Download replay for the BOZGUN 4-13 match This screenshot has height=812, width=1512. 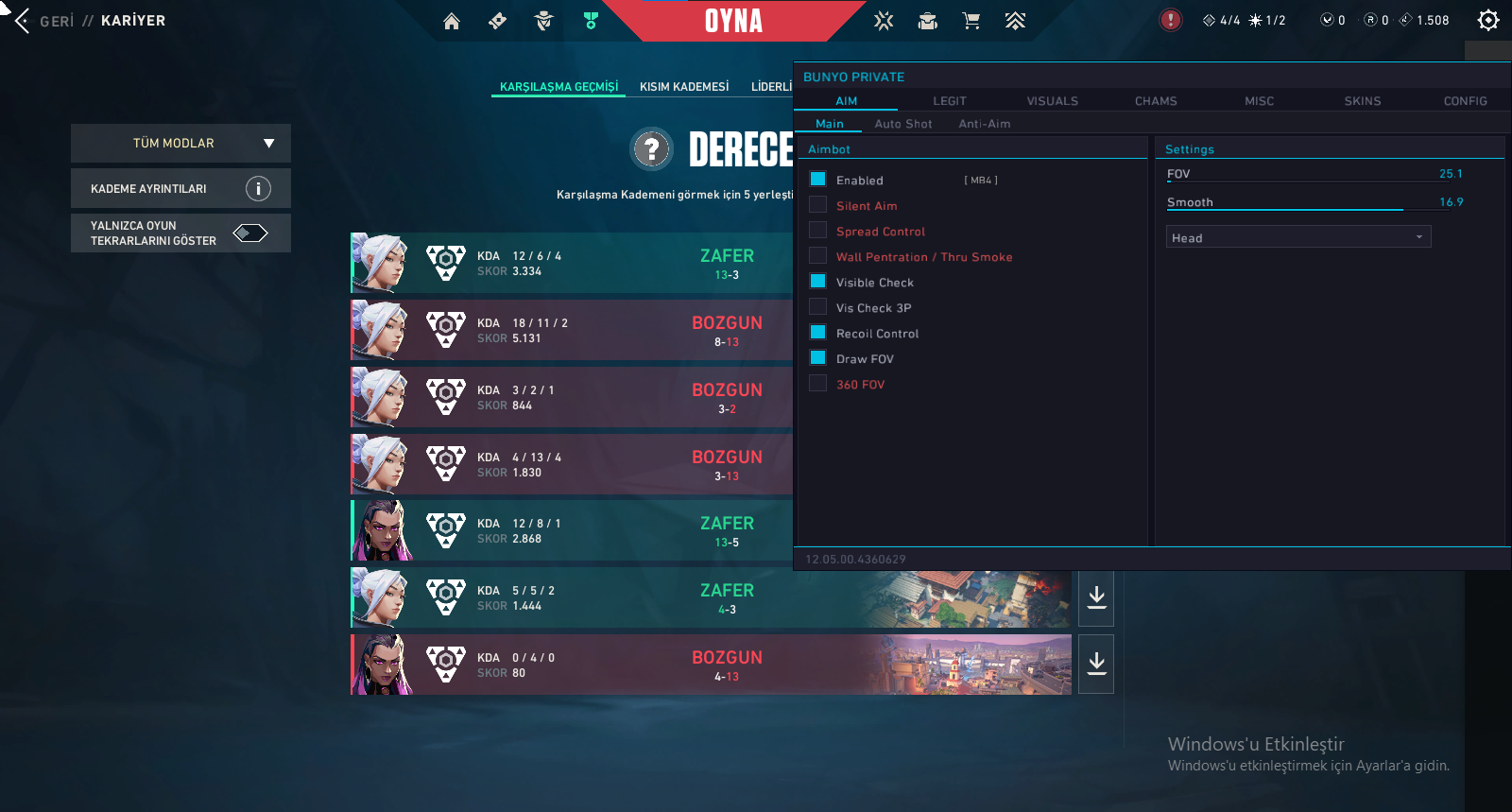(x=1096, y=664)
